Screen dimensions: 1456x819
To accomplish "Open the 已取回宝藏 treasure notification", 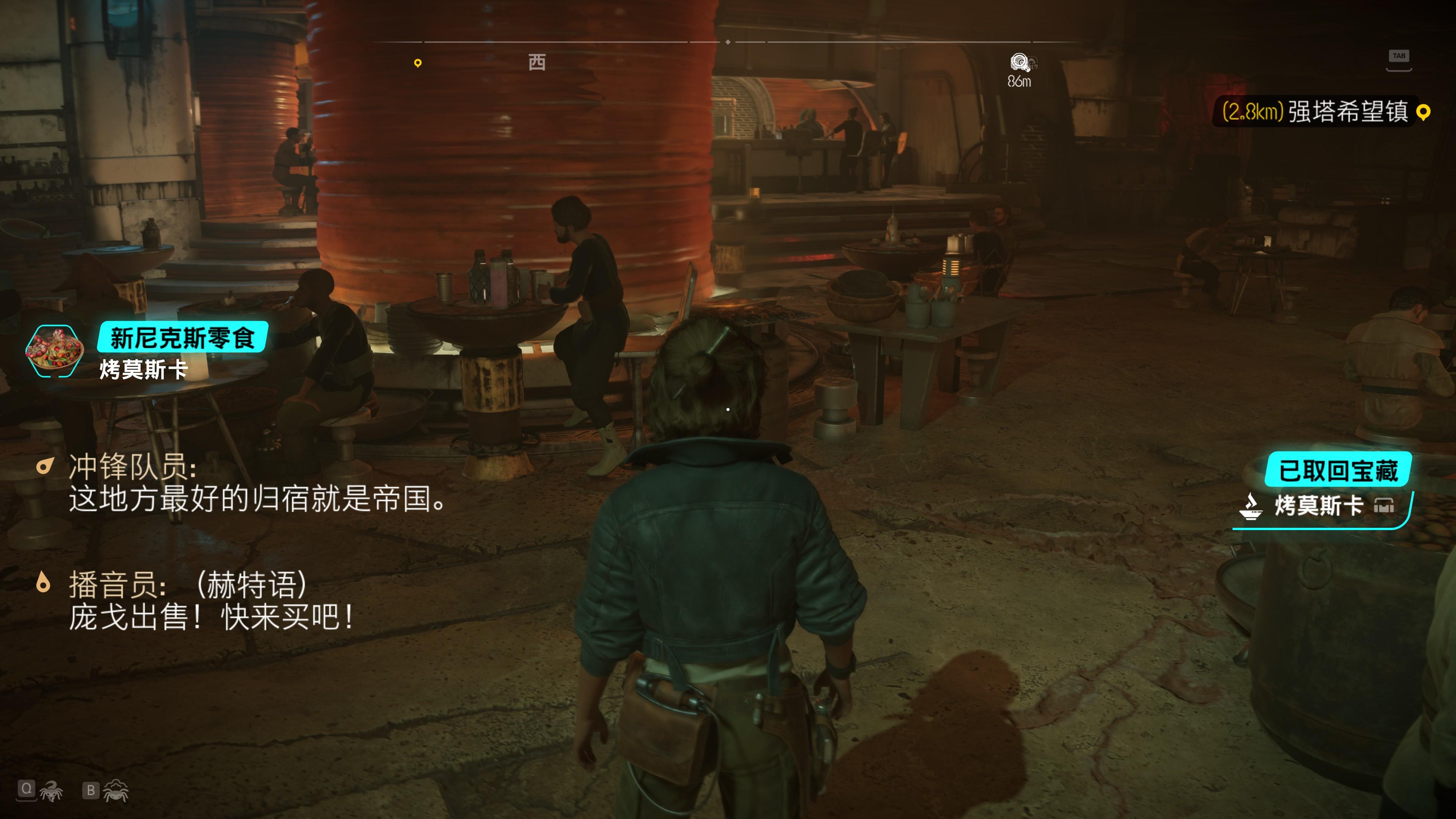I will (1337, 470).
